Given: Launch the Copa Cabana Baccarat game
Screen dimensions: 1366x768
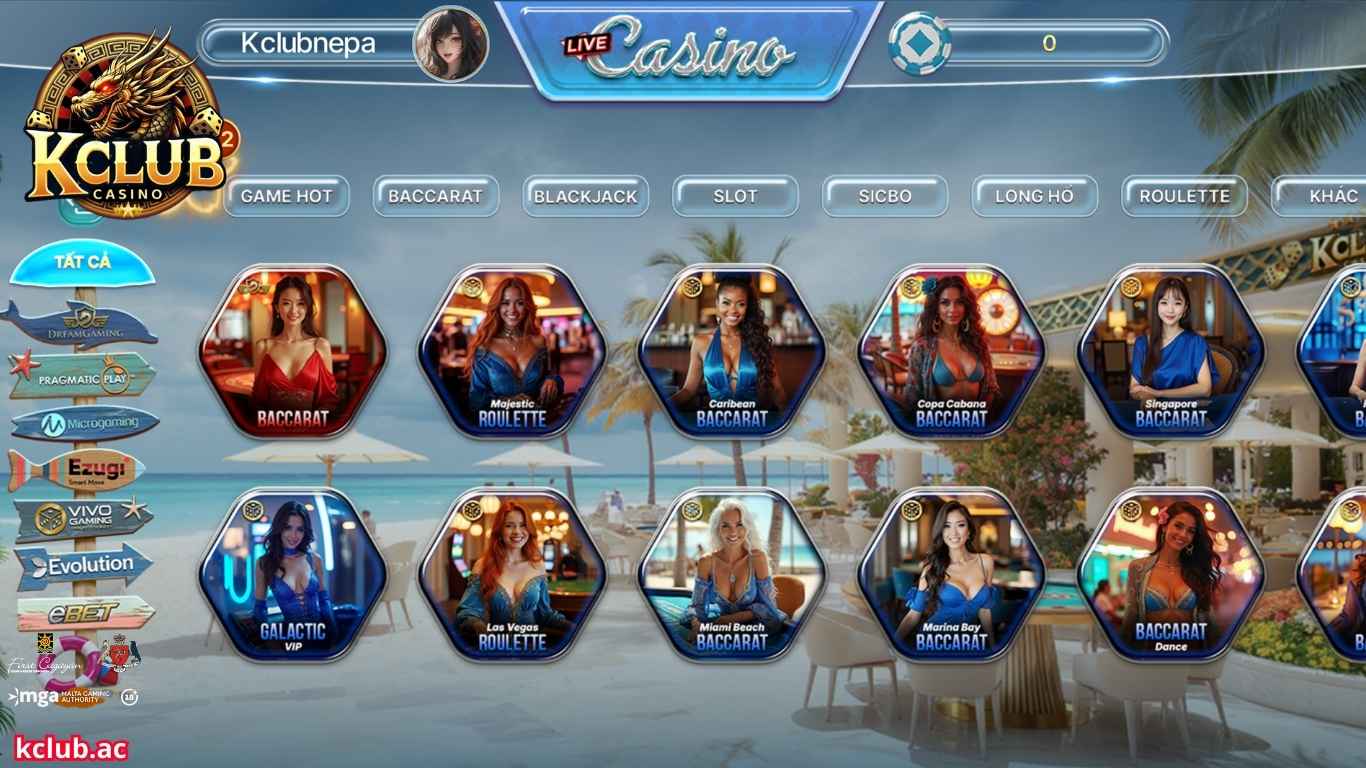Looking at the screenshot, I should point(957,355).
